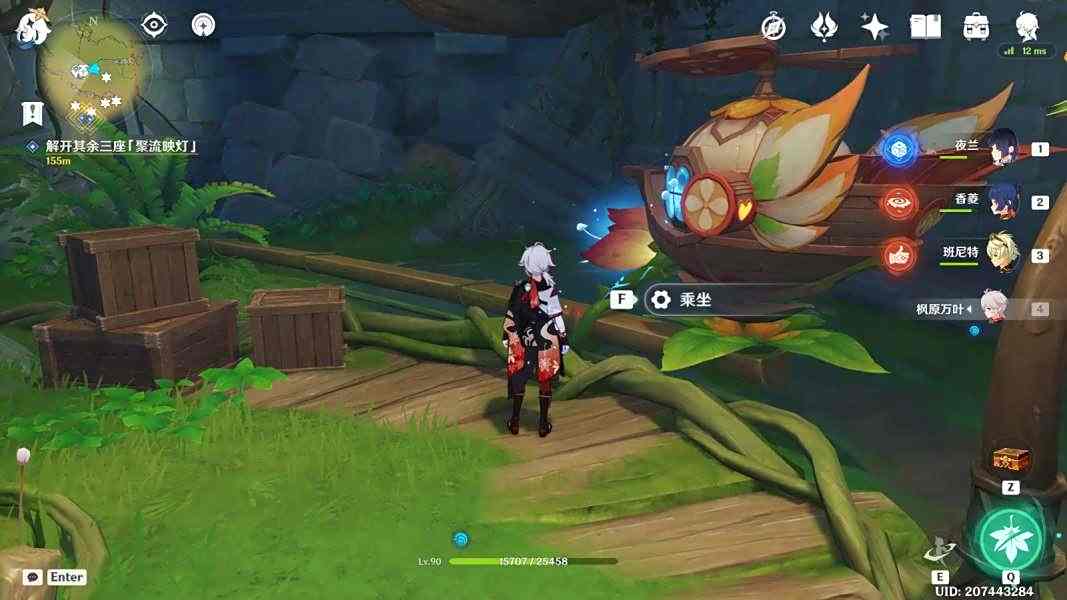1067x600 pixels.
Task: Activate the green Elemental Burst ability
Action: [x=1010, y=541]
